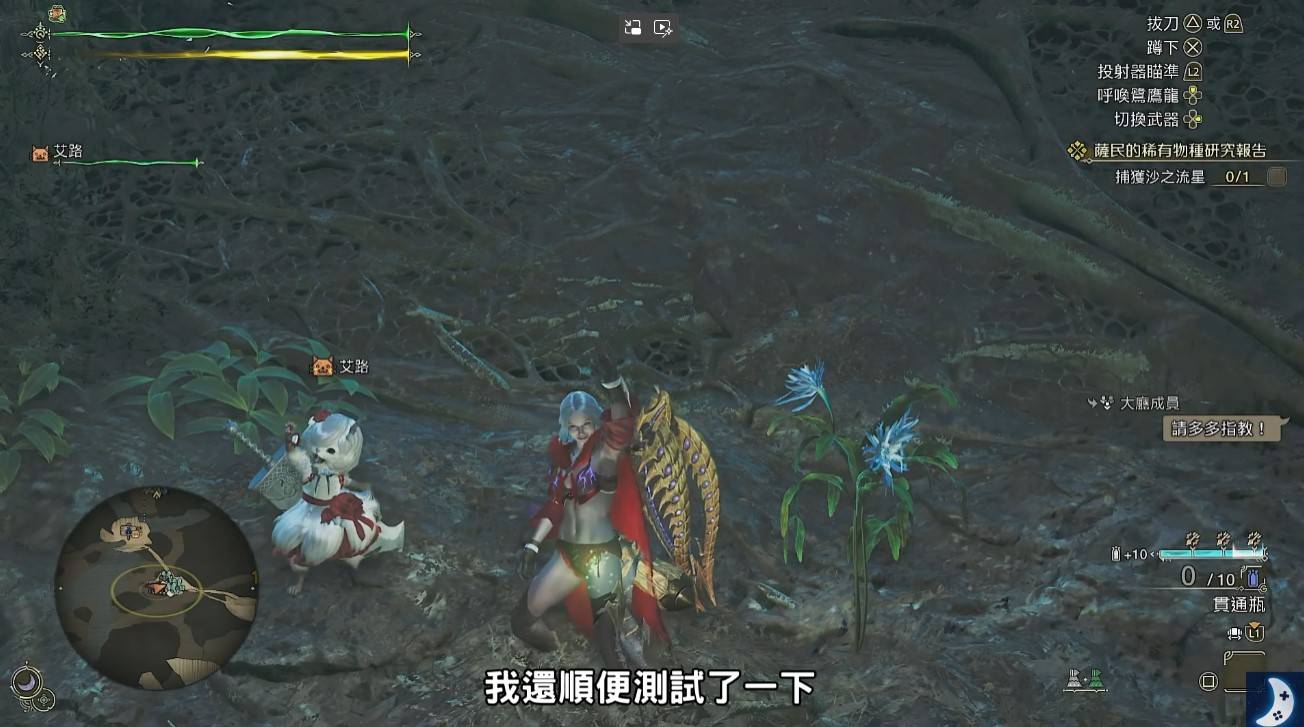Select the 呼喚鶯鷹龍 call mount entry
Screen dimensions: 1304x727
[x=1139, y=96]
